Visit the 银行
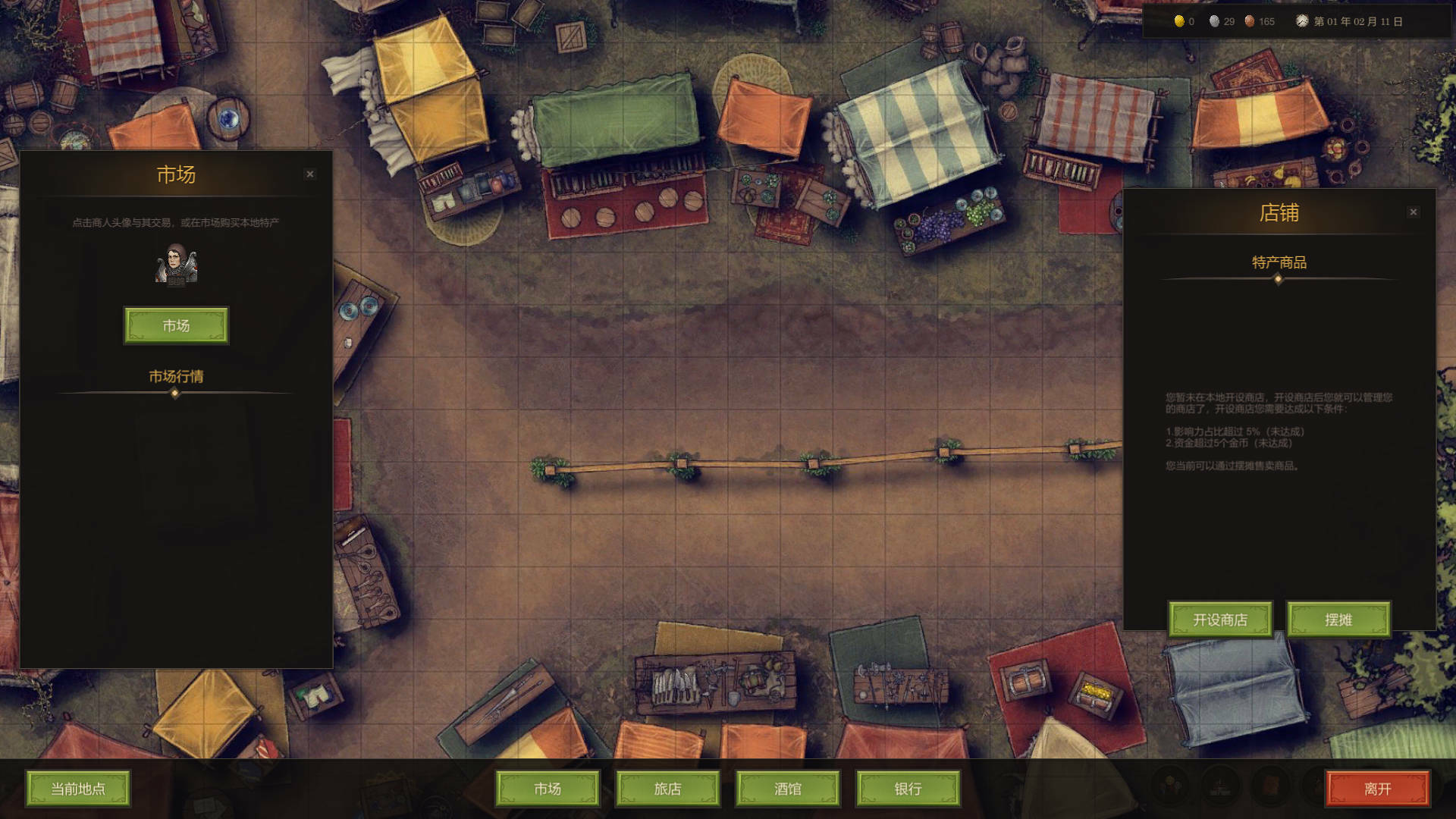The width and height of the screenshot is (1456, 819). tap(908, 789)
